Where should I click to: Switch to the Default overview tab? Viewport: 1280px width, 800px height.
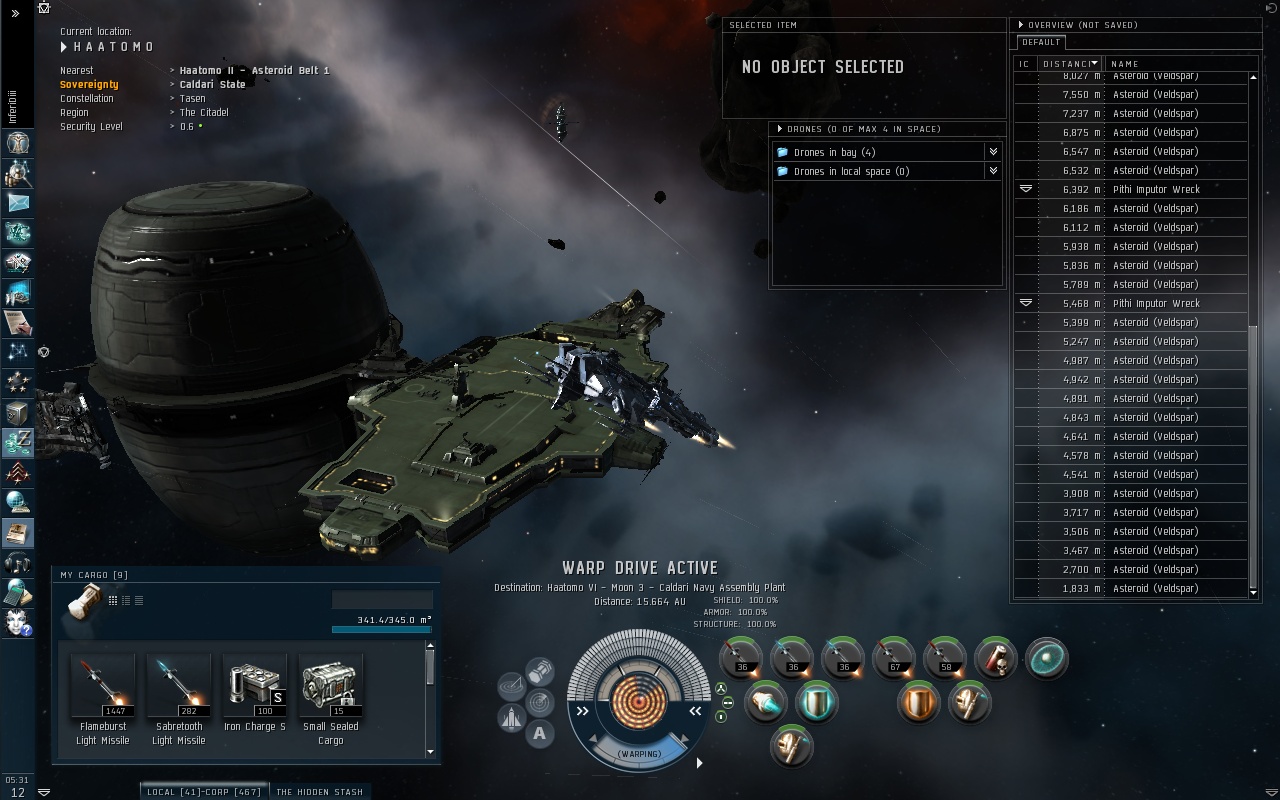coord(1041,42)
